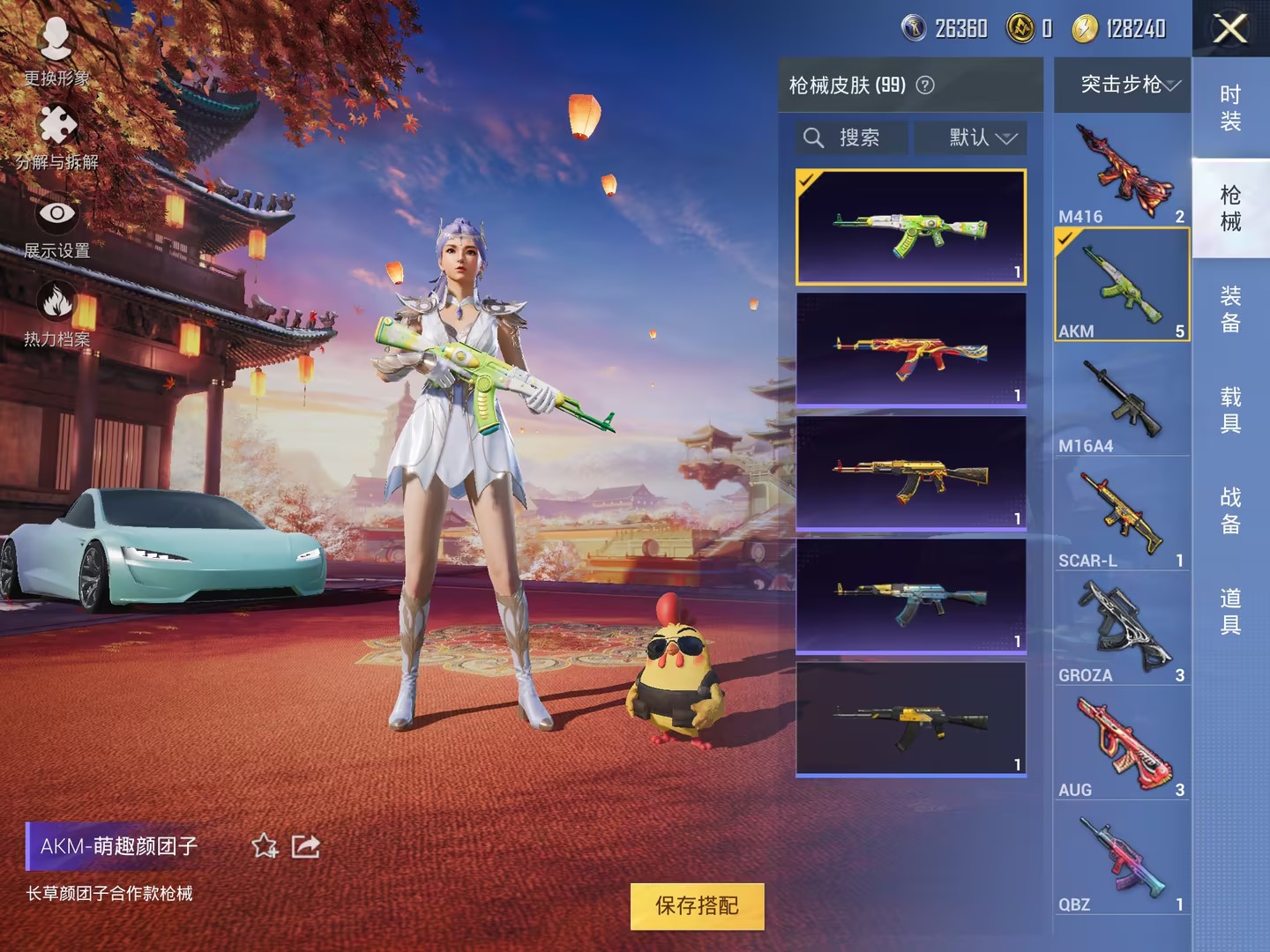
Task: Switch to the 载具 tab
Action: (1230, 410)
